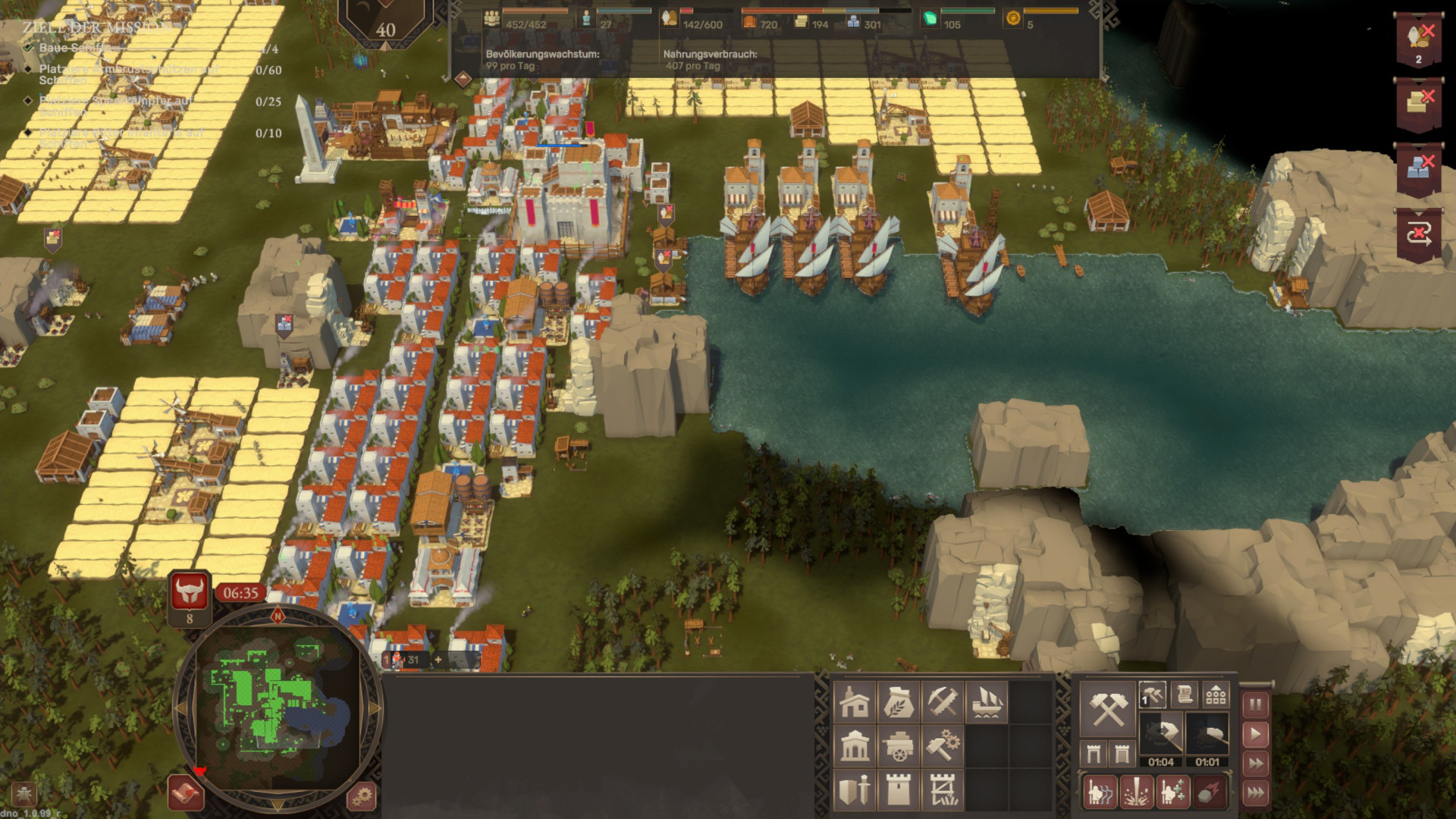Open the housing building category
This screenshot has width=1456, height=819.
855,703
